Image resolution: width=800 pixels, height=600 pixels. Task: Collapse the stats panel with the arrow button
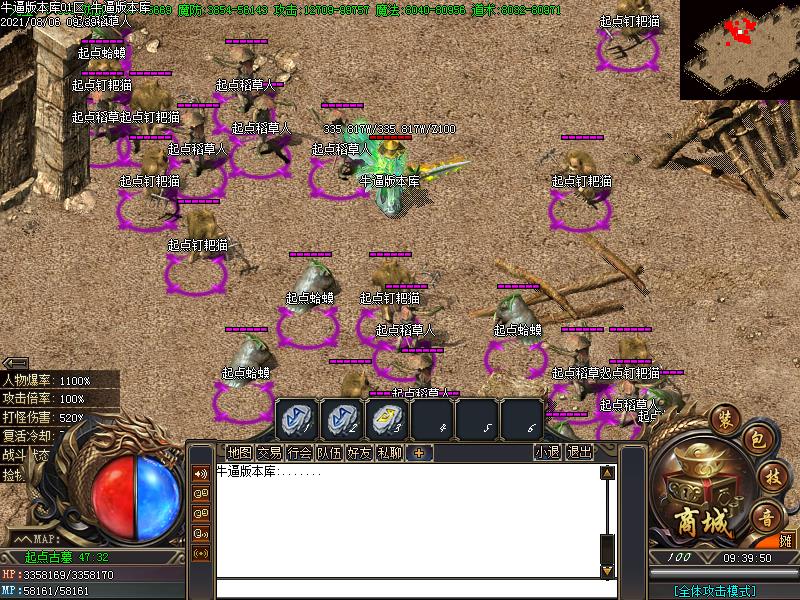point(15,363)
